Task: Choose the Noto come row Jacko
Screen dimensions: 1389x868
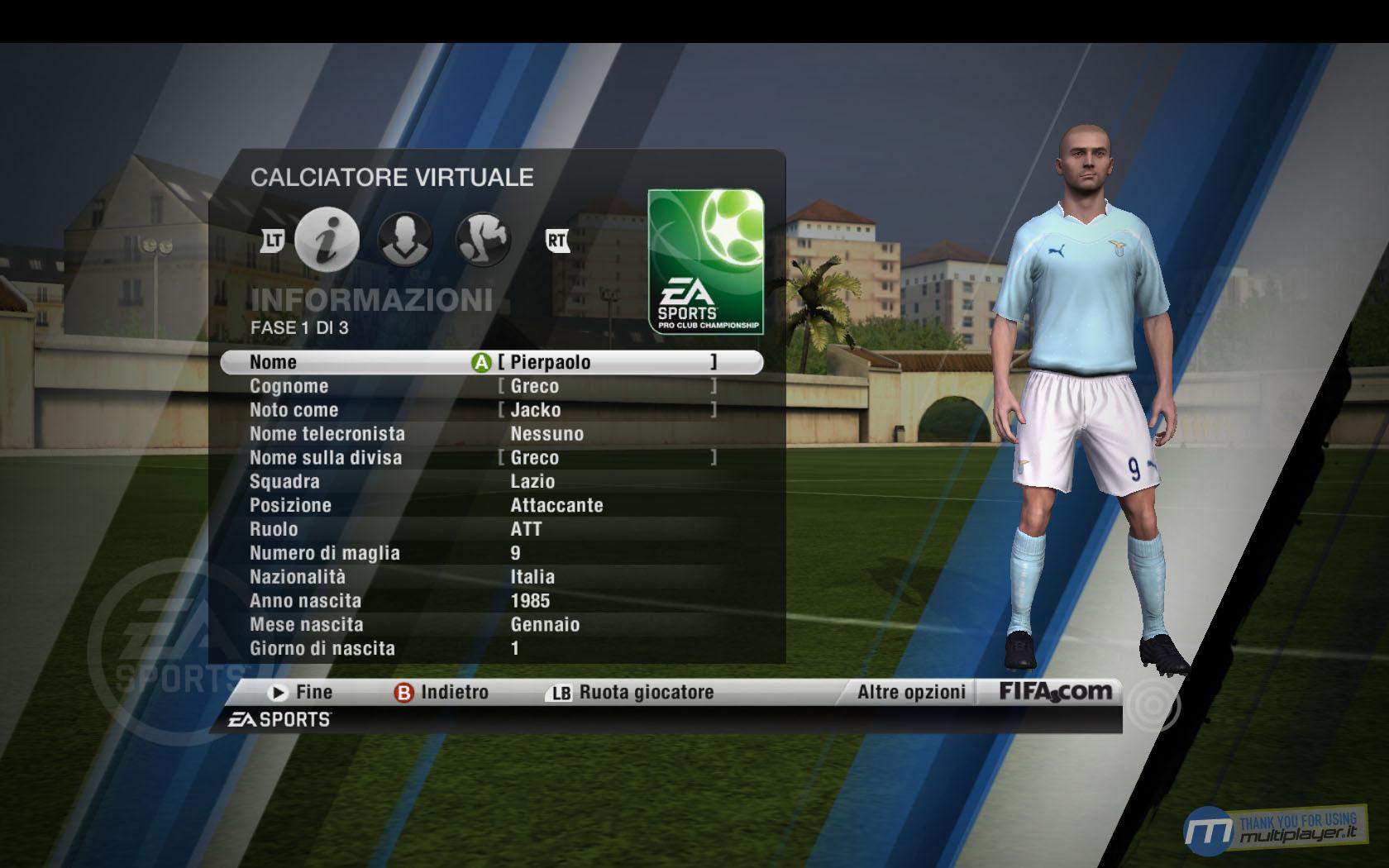Action: (491, 410)
